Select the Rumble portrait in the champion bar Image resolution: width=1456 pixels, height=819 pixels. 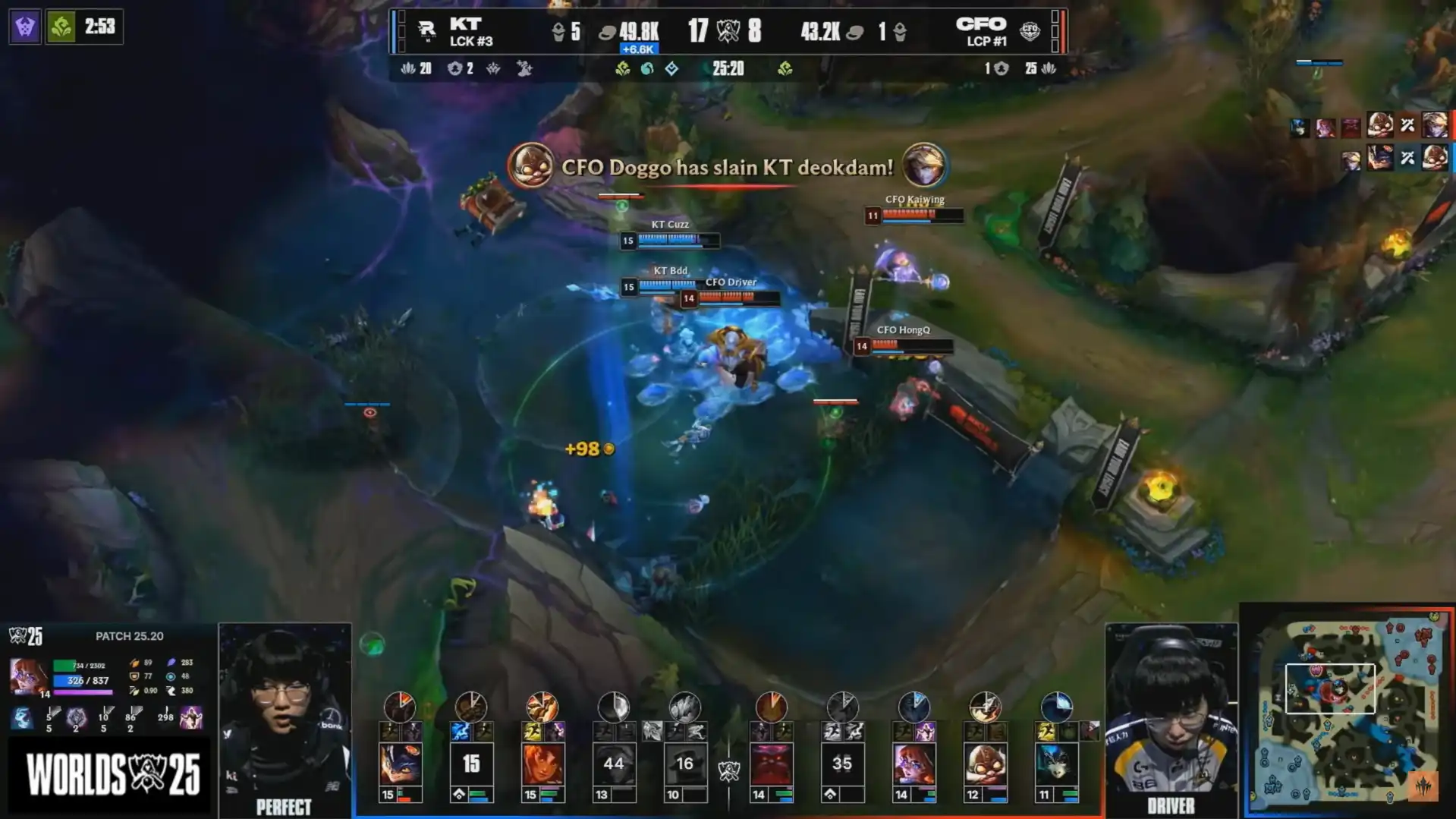click(x=400, y=764)
